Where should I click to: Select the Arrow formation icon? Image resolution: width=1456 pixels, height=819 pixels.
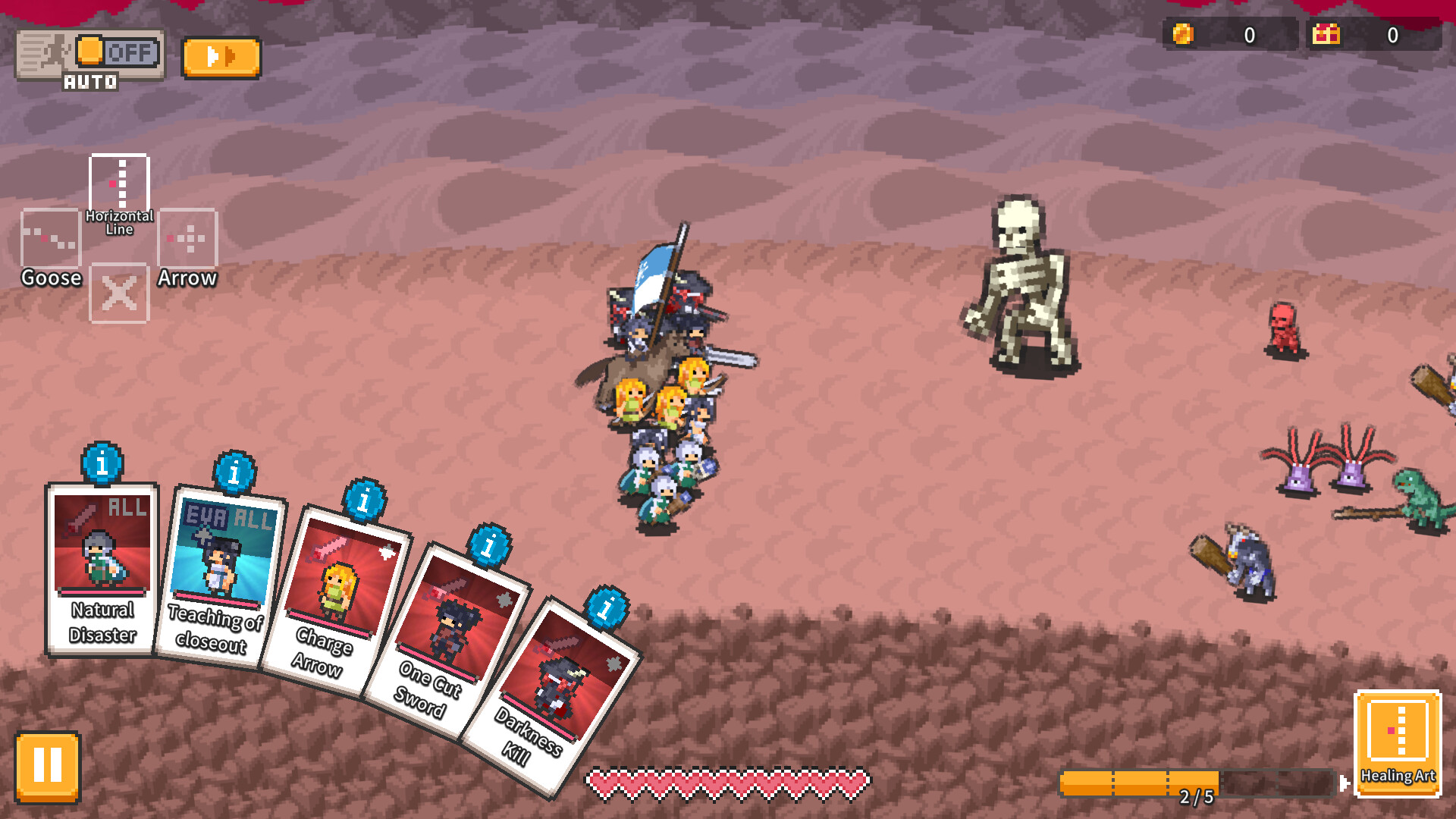tap(187, 239)
